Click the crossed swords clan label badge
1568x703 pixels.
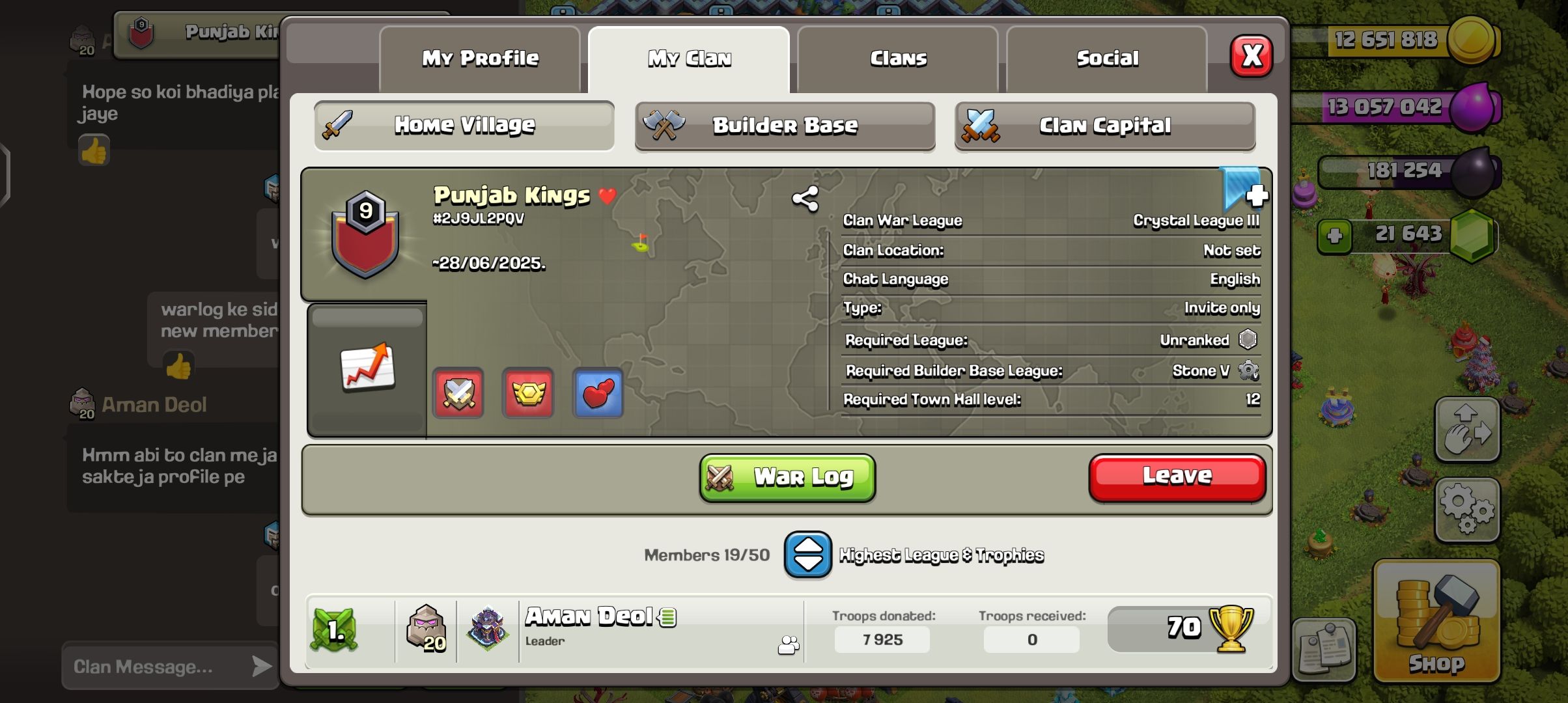pos(458,393)
